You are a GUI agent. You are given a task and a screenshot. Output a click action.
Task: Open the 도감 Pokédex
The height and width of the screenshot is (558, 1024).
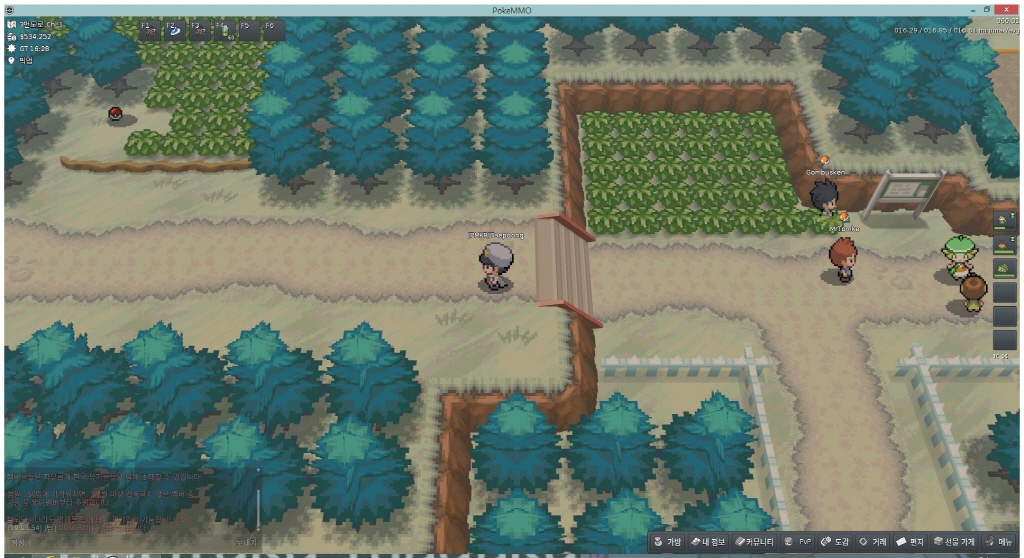click(x=835, y=542)
